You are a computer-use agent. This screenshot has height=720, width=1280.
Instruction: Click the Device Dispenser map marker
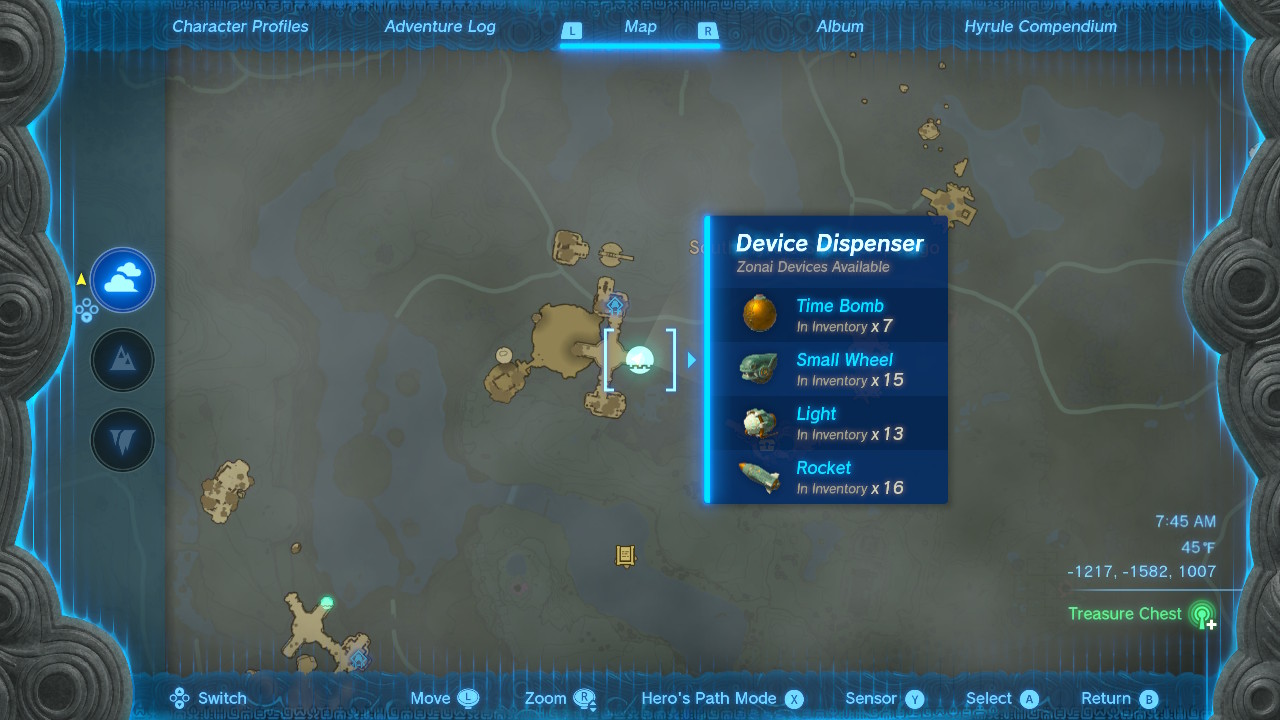click(x=638, y=360)
